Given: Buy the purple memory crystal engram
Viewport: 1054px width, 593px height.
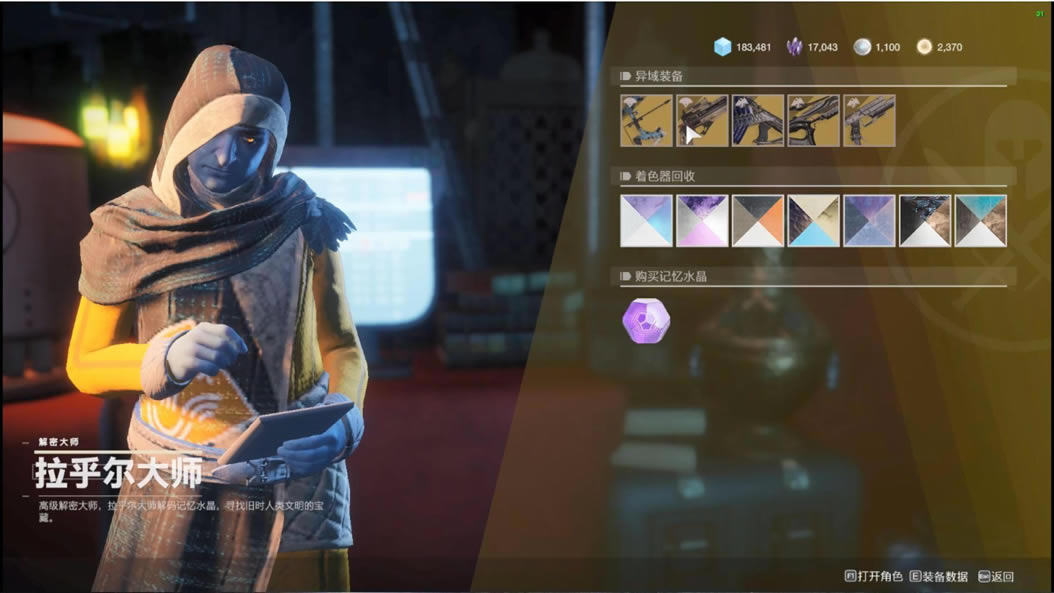Looking at the screenshot, I should 646,321.
